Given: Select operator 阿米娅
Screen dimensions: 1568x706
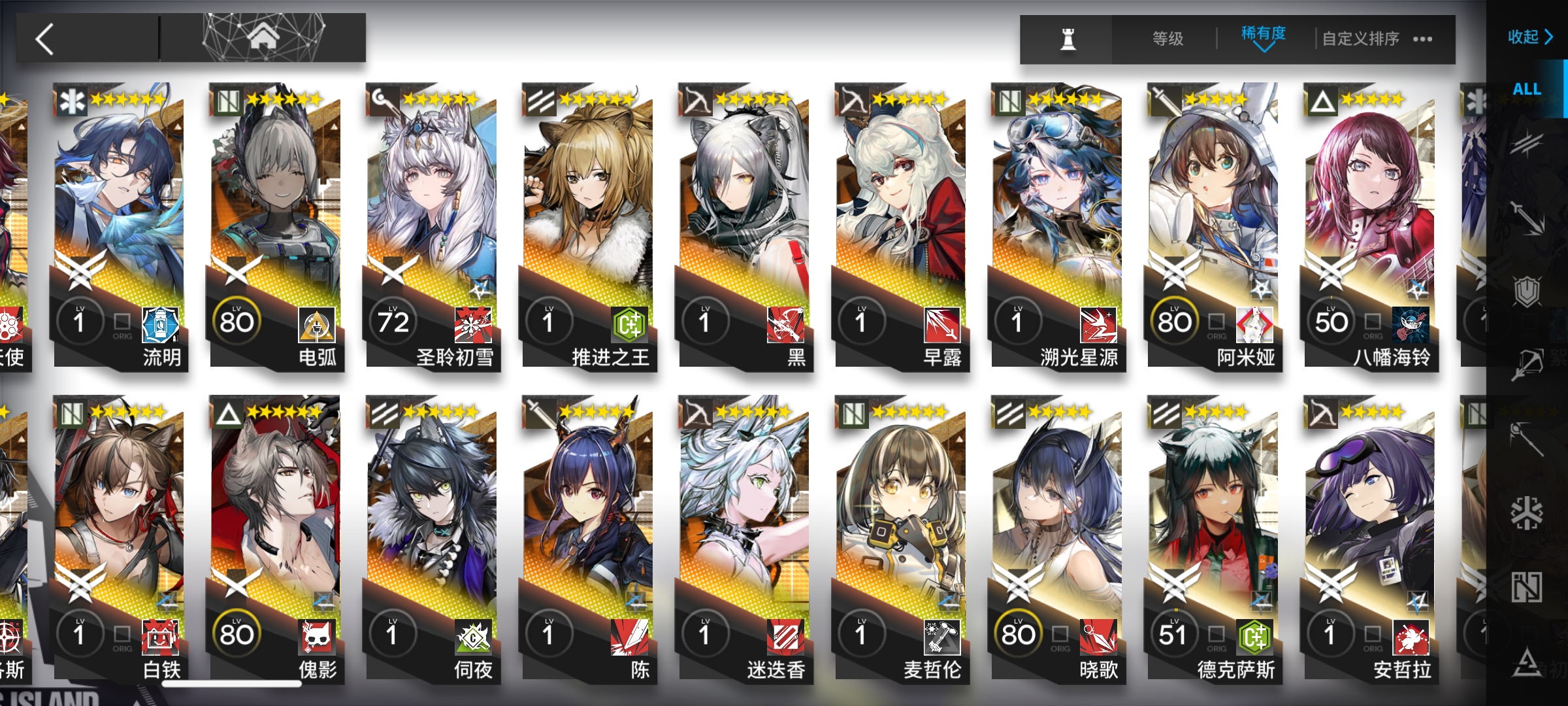Looking at the screenshot, I should tap(1213, 222).
